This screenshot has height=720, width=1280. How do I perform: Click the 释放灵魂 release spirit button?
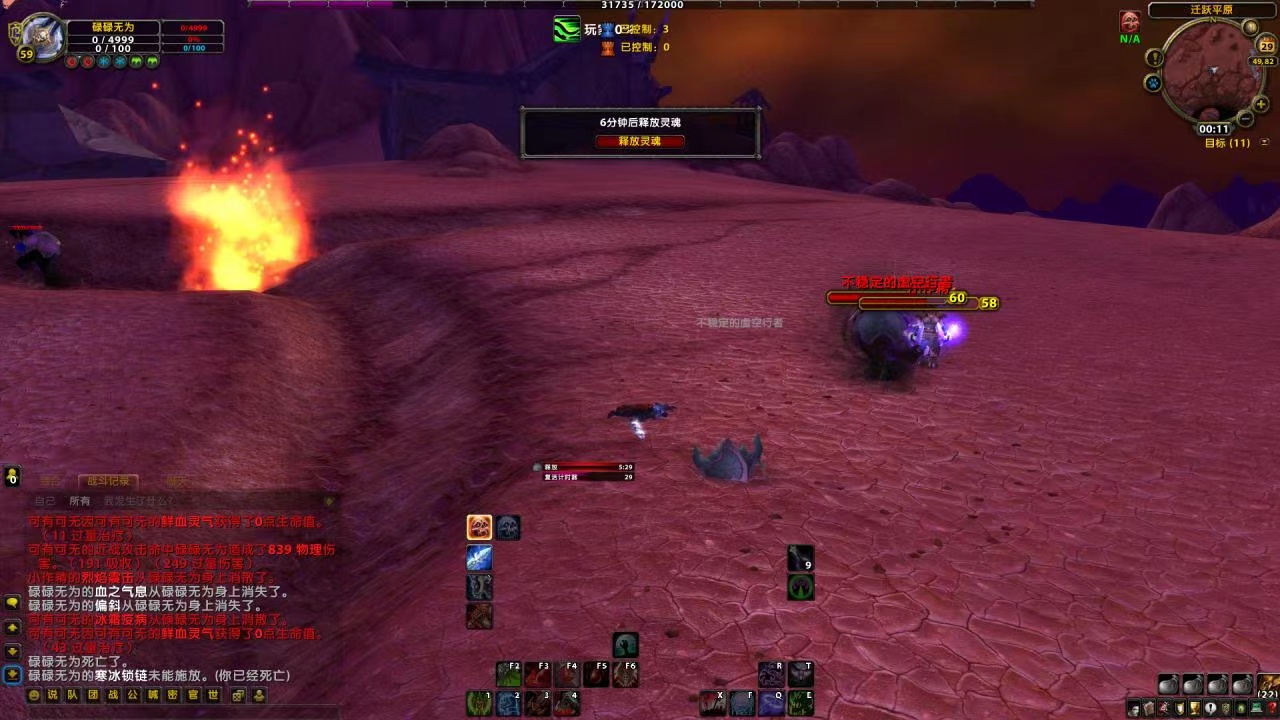pyautogui.click(x=640, y=141)
